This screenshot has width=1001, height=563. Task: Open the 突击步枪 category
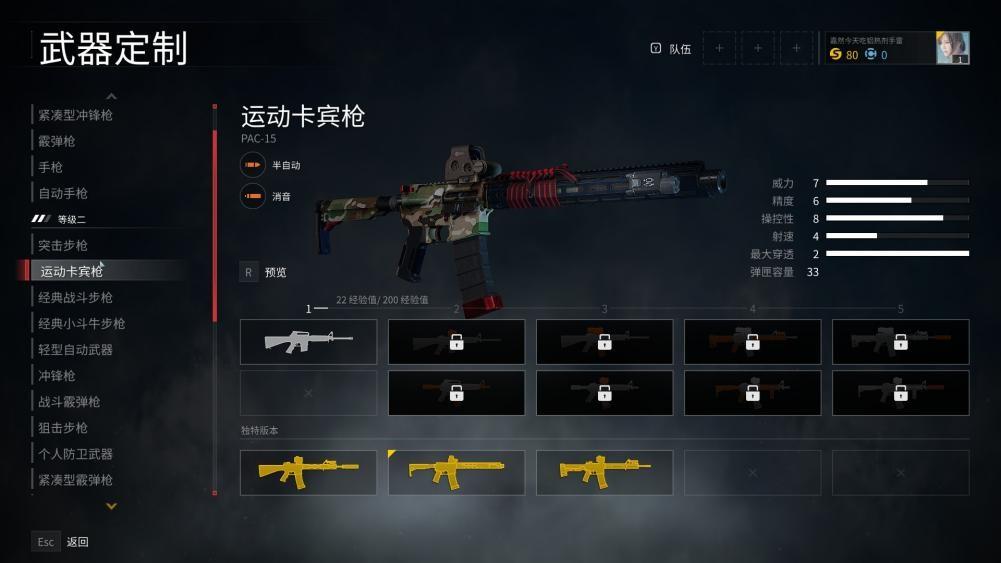pyautogui.click(x=63, y=245)
